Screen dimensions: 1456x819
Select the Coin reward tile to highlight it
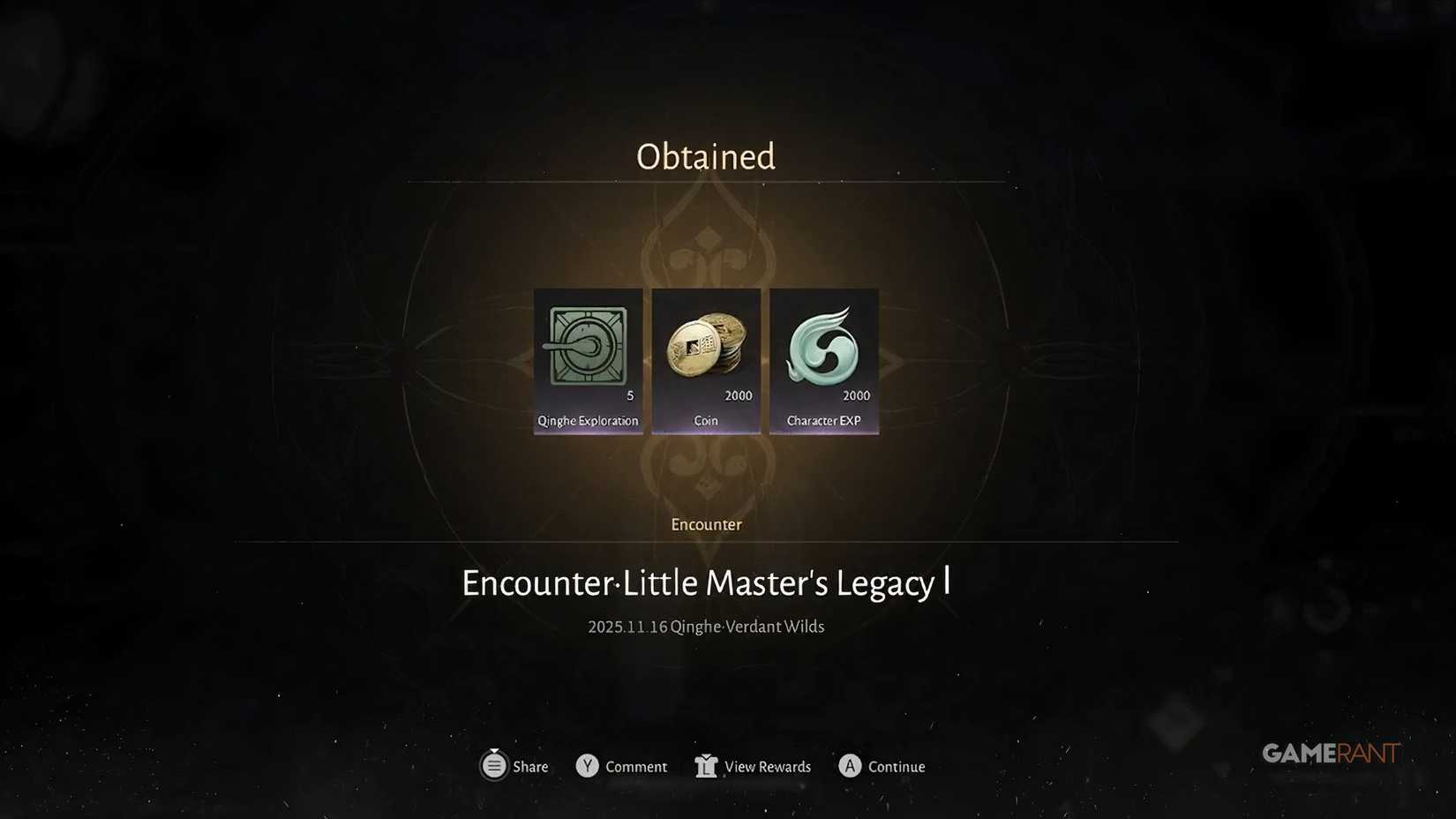coord(705,362)
